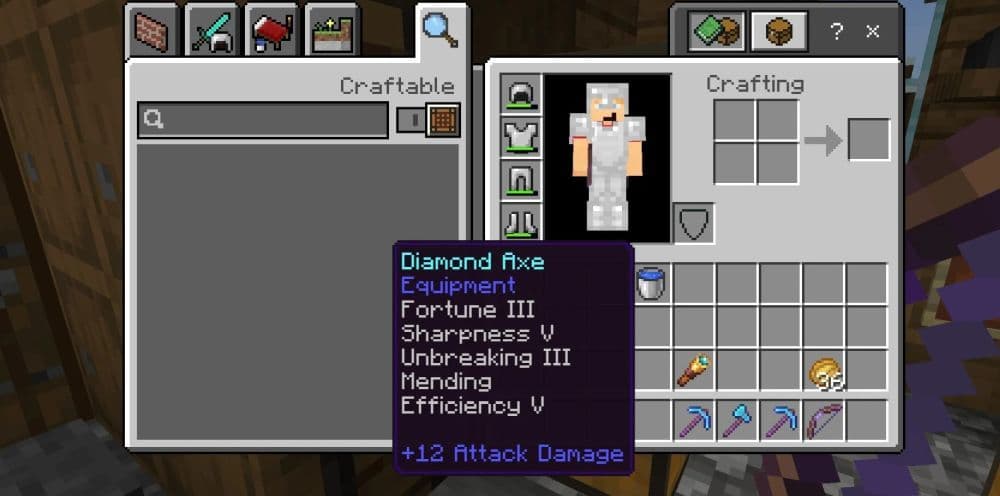
Task: Select the magnifying glass search tab
Action: (x=440, y=30)
